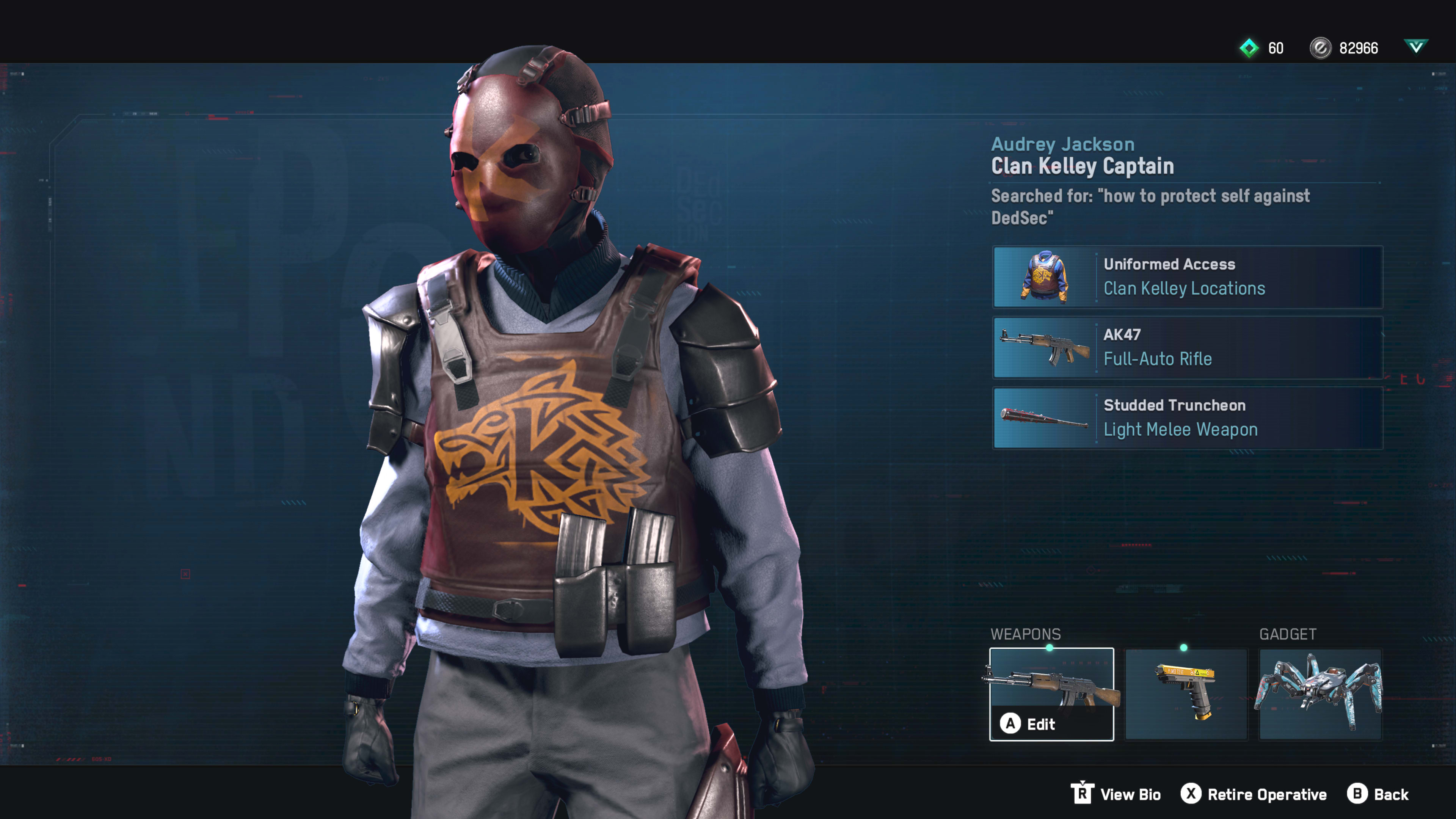
Task: Select the yellow pistol weapon slot
Action: (x=1186, y=694)
